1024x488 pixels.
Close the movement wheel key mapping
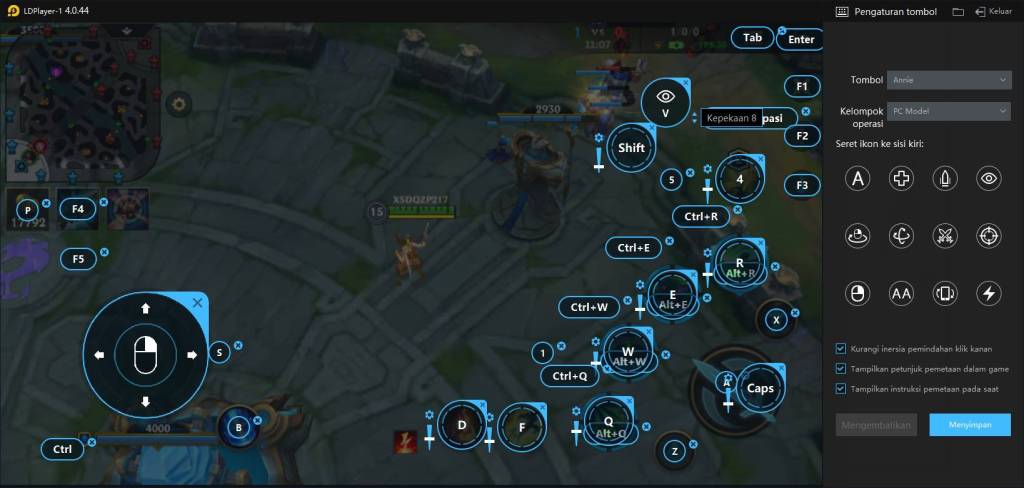[197, 302]
